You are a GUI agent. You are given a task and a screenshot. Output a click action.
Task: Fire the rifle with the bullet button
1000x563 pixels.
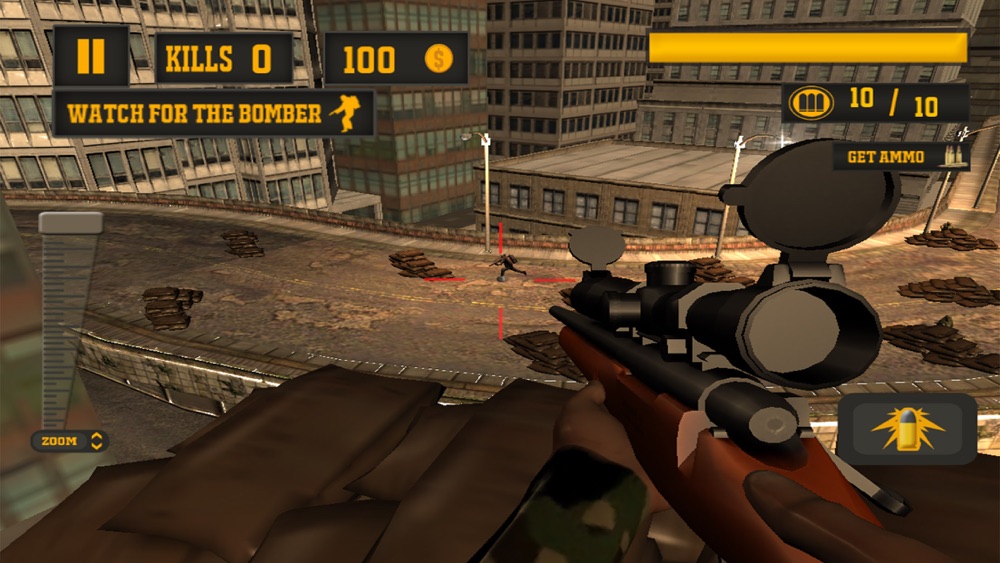(x=907, y=429)
